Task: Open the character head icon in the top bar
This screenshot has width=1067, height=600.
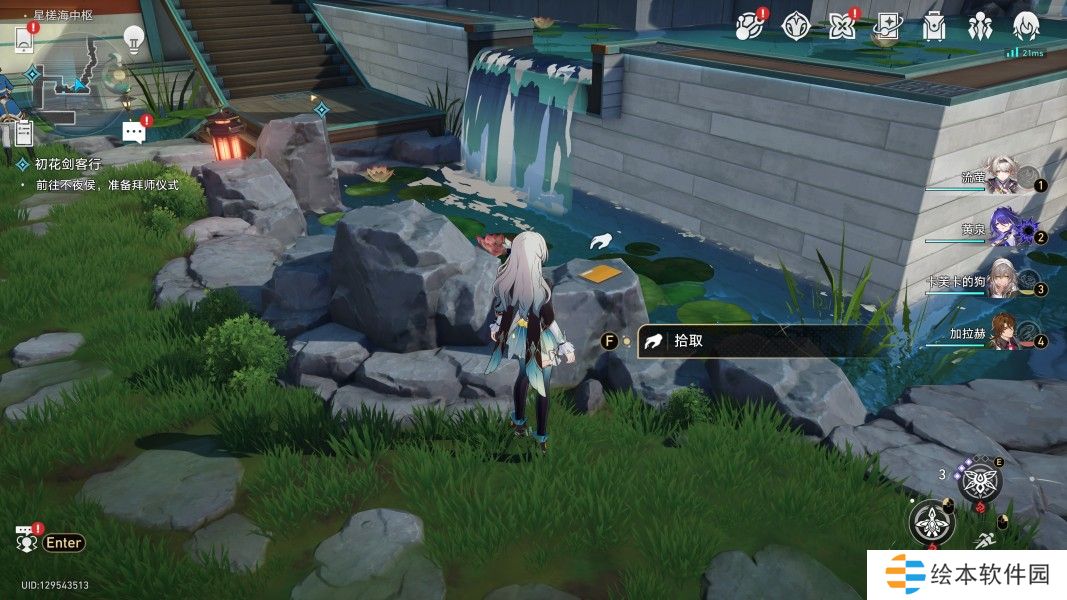Action: click(x=1026, y=26)
